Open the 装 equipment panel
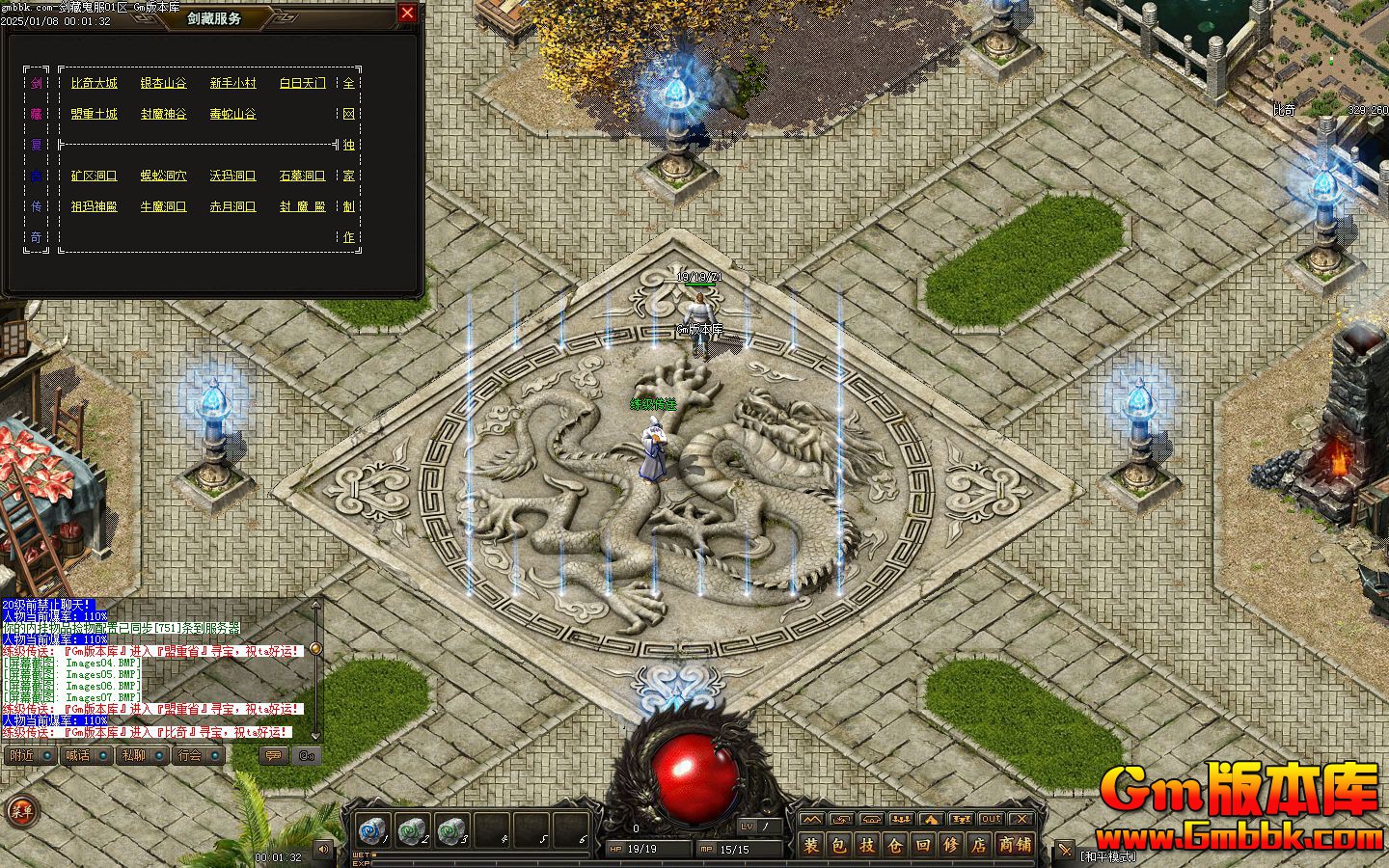 [811, 846]
